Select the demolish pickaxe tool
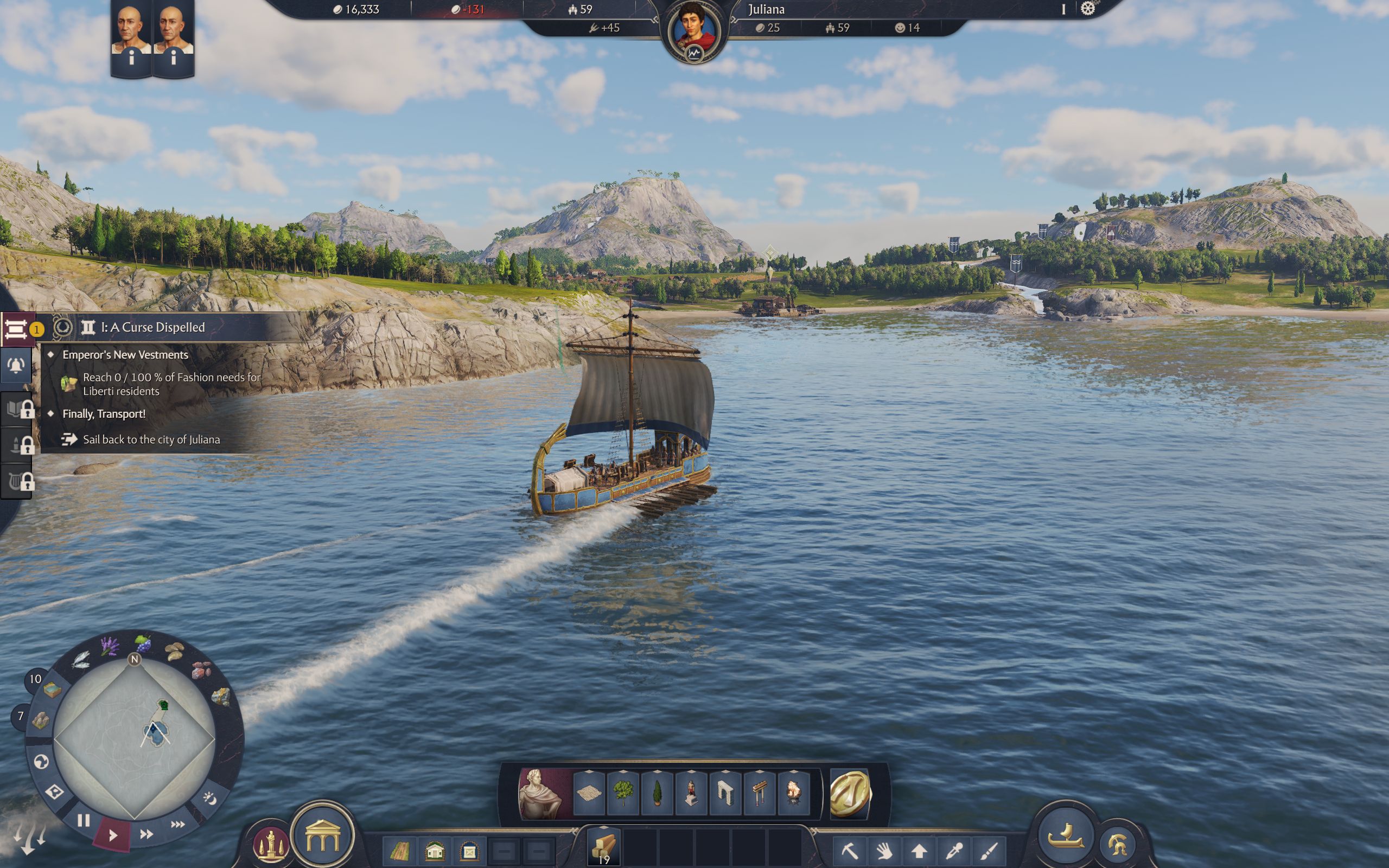1389x868 pixels. pos(851,851)
